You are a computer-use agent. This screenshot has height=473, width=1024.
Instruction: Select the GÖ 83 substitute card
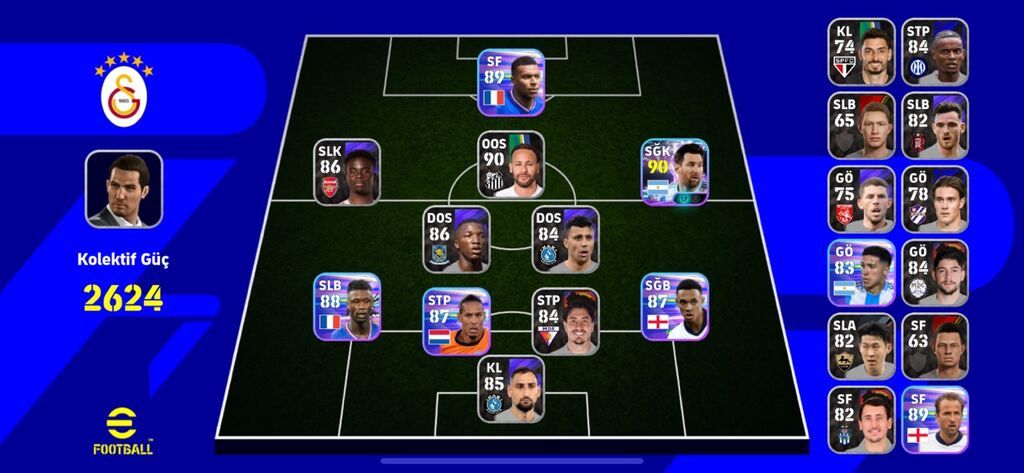point(861,273)
